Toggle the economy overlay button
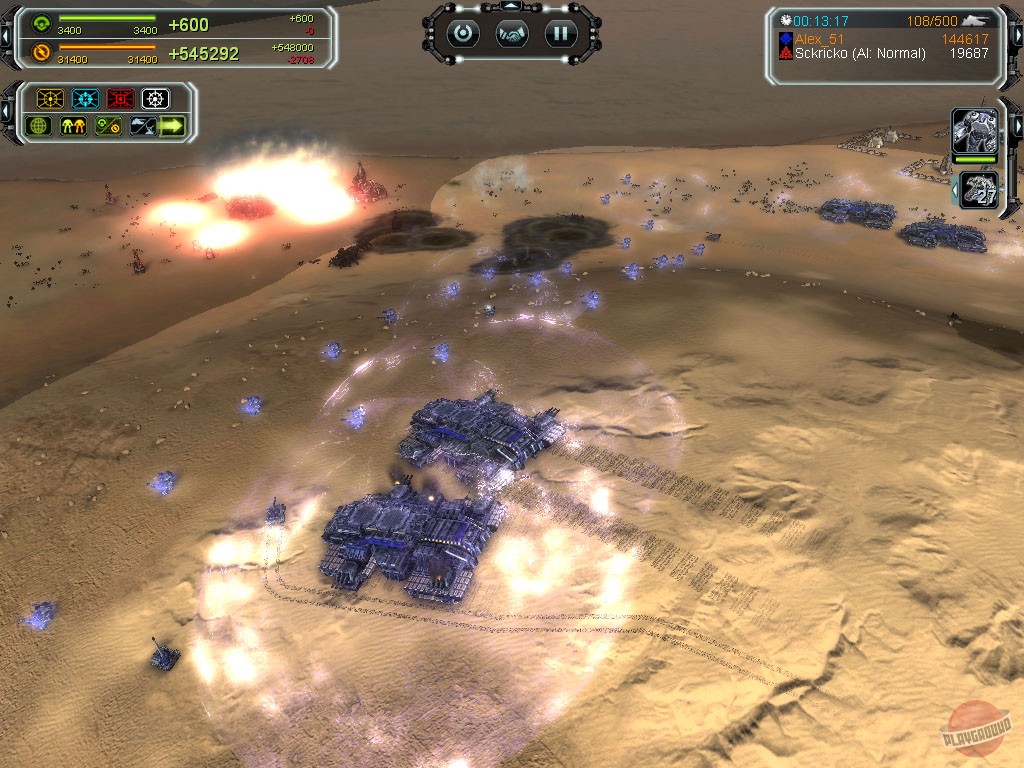The image size is (1024, 768). coord(108,126)
